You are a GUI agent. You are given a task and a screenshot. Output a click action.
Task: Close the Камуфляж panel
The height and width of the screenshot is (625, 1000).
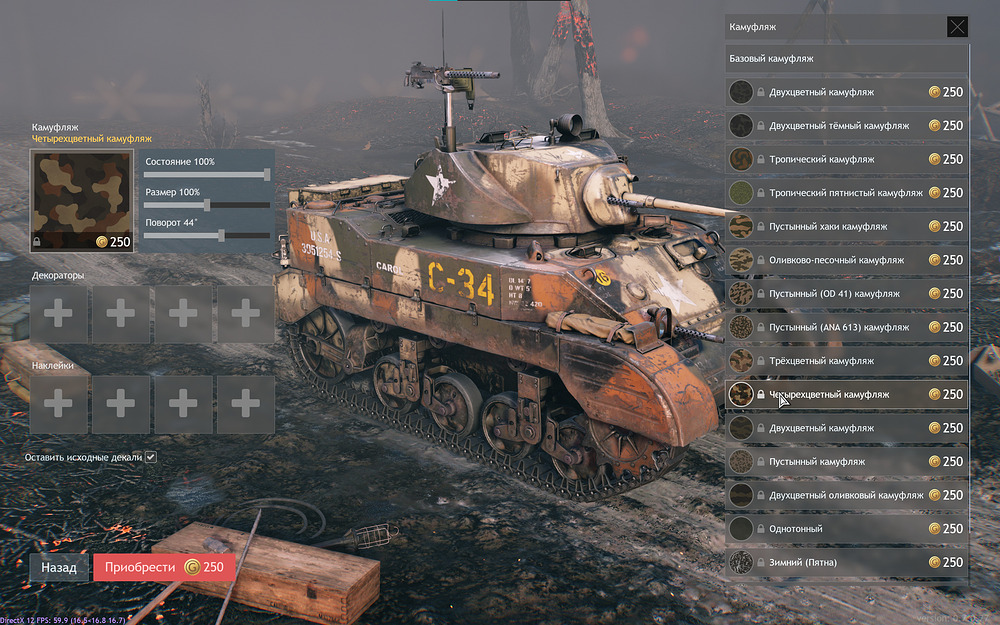click(957, 27)
